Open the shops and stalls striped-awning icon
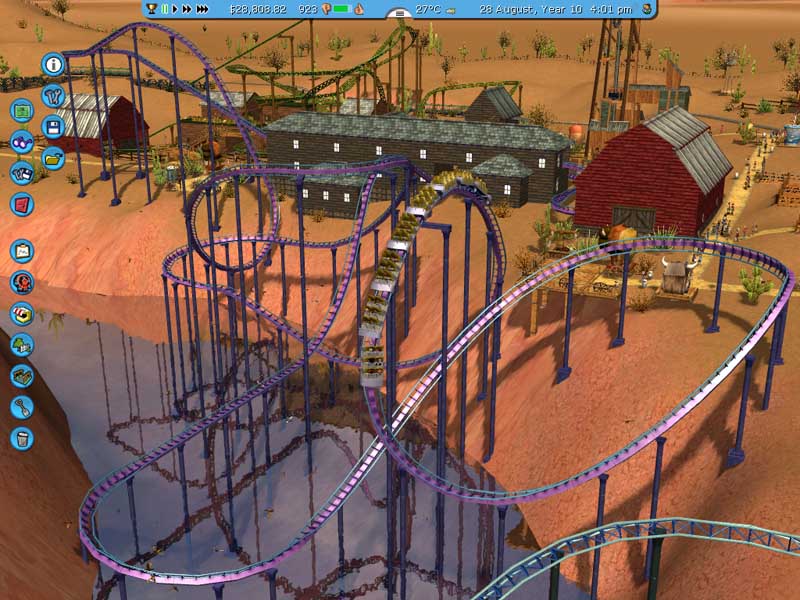The width and height of the screenshot is (800, 600). pos(22,313)
